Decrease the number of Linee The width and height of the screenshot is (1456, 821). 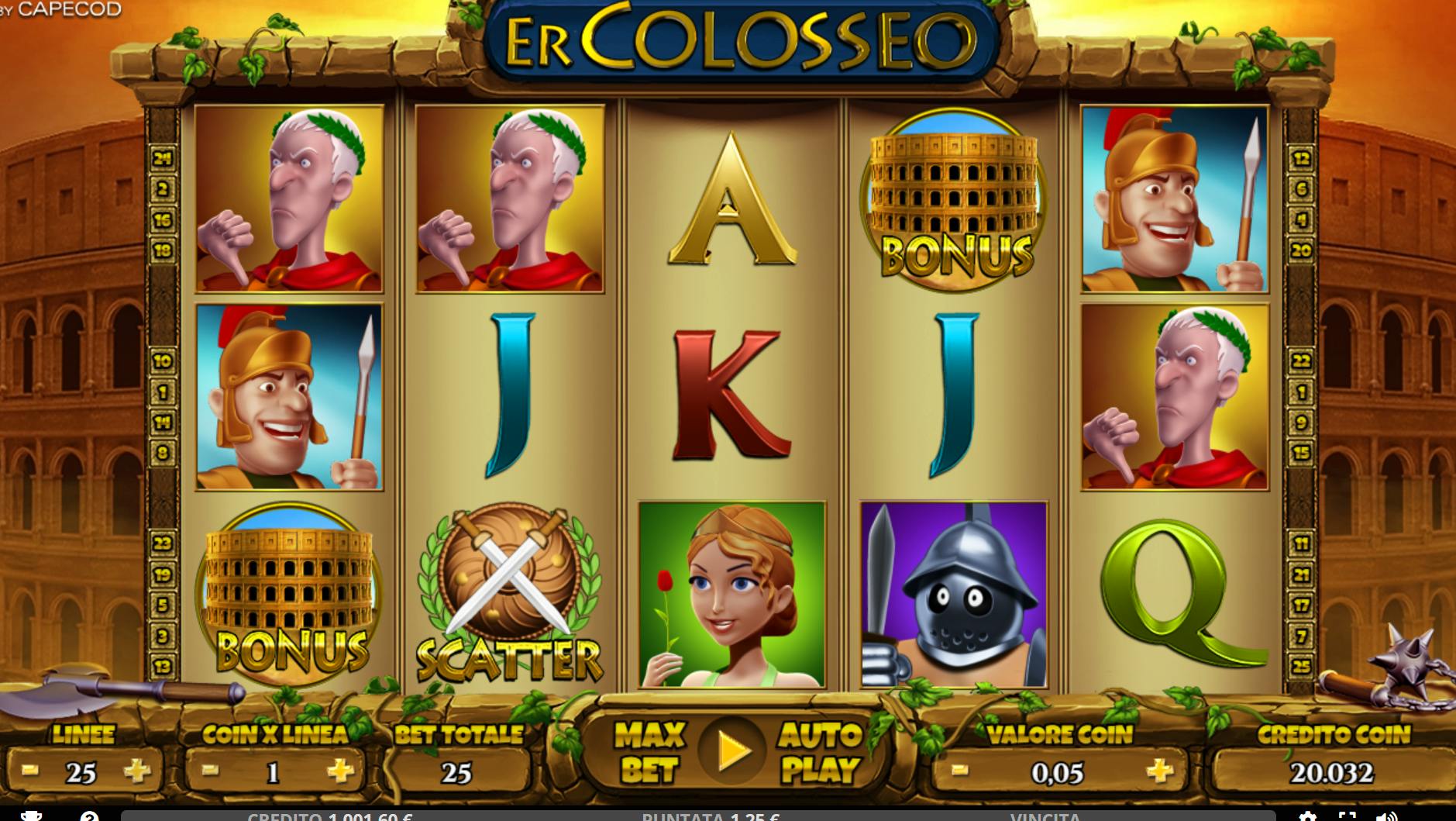(30, 771)
